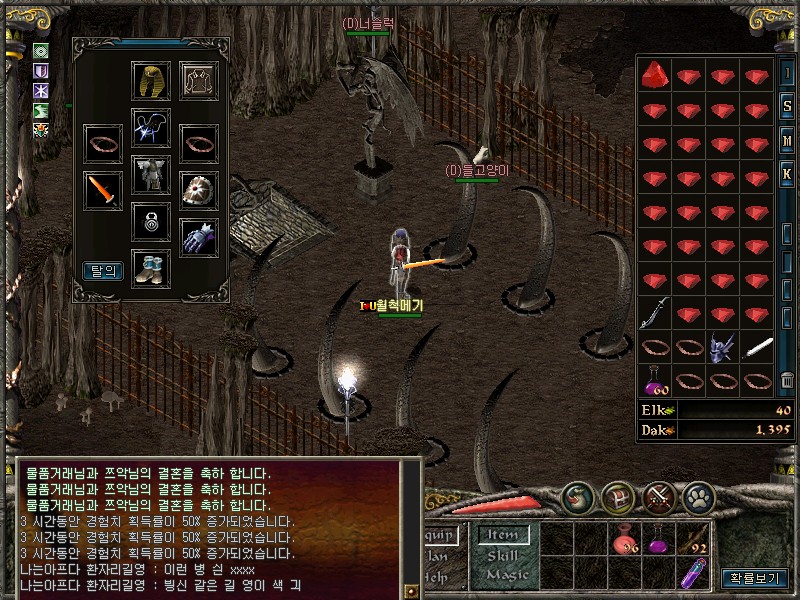Viewport: 800px width, 600px height.
Task: Switch to the Skill quickbar tab
Action: coord(505,555)
